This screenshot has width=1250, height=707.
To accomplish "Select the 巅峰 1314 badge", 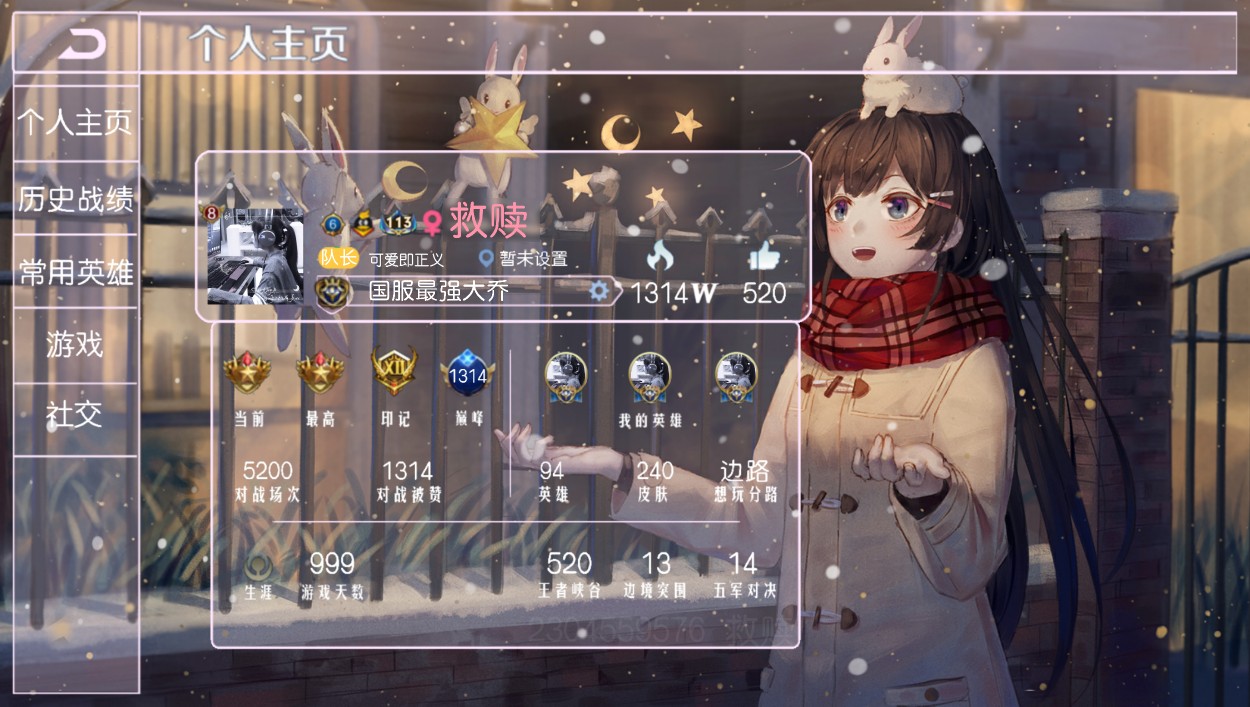I will click(467, 374).
